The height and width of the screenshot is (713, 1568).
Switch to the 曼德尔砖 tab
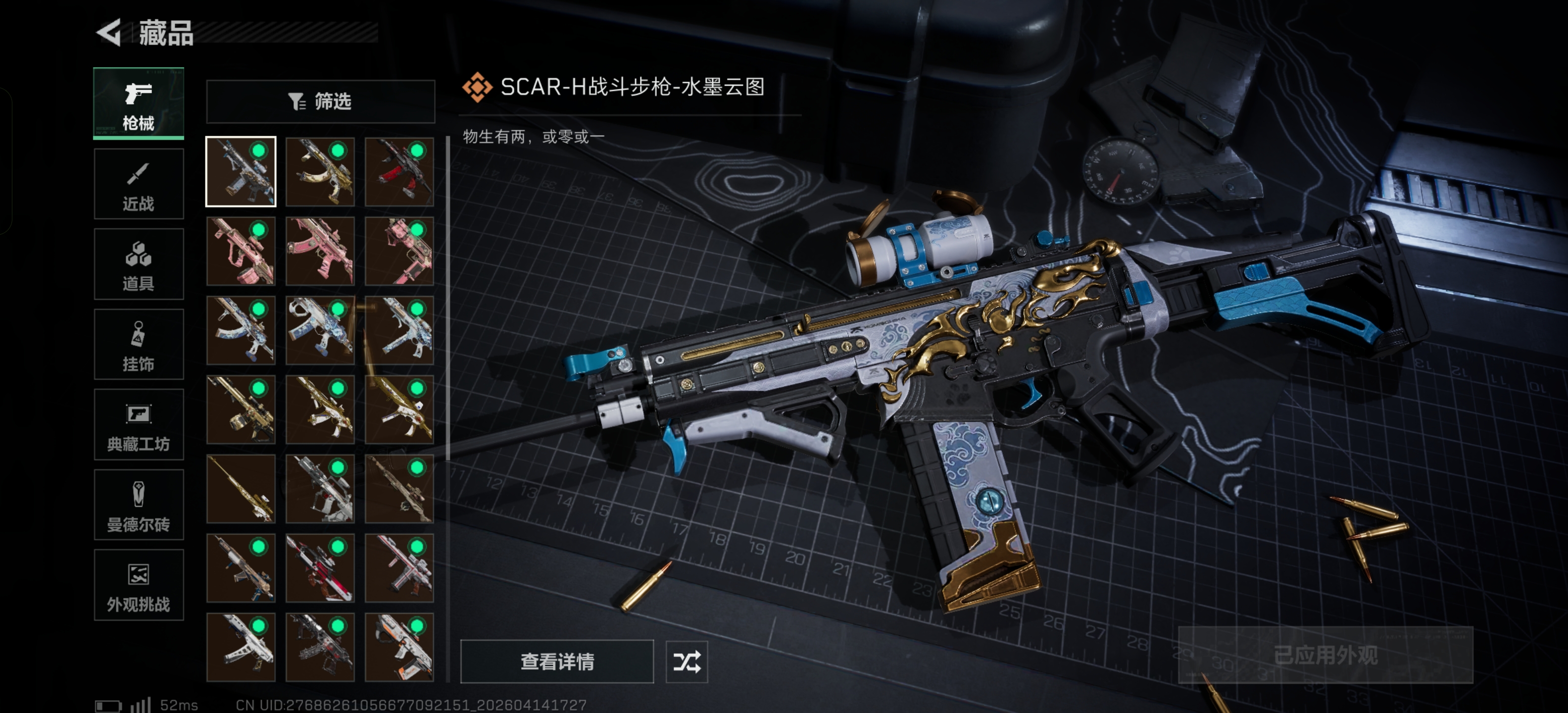pos(138,505)
